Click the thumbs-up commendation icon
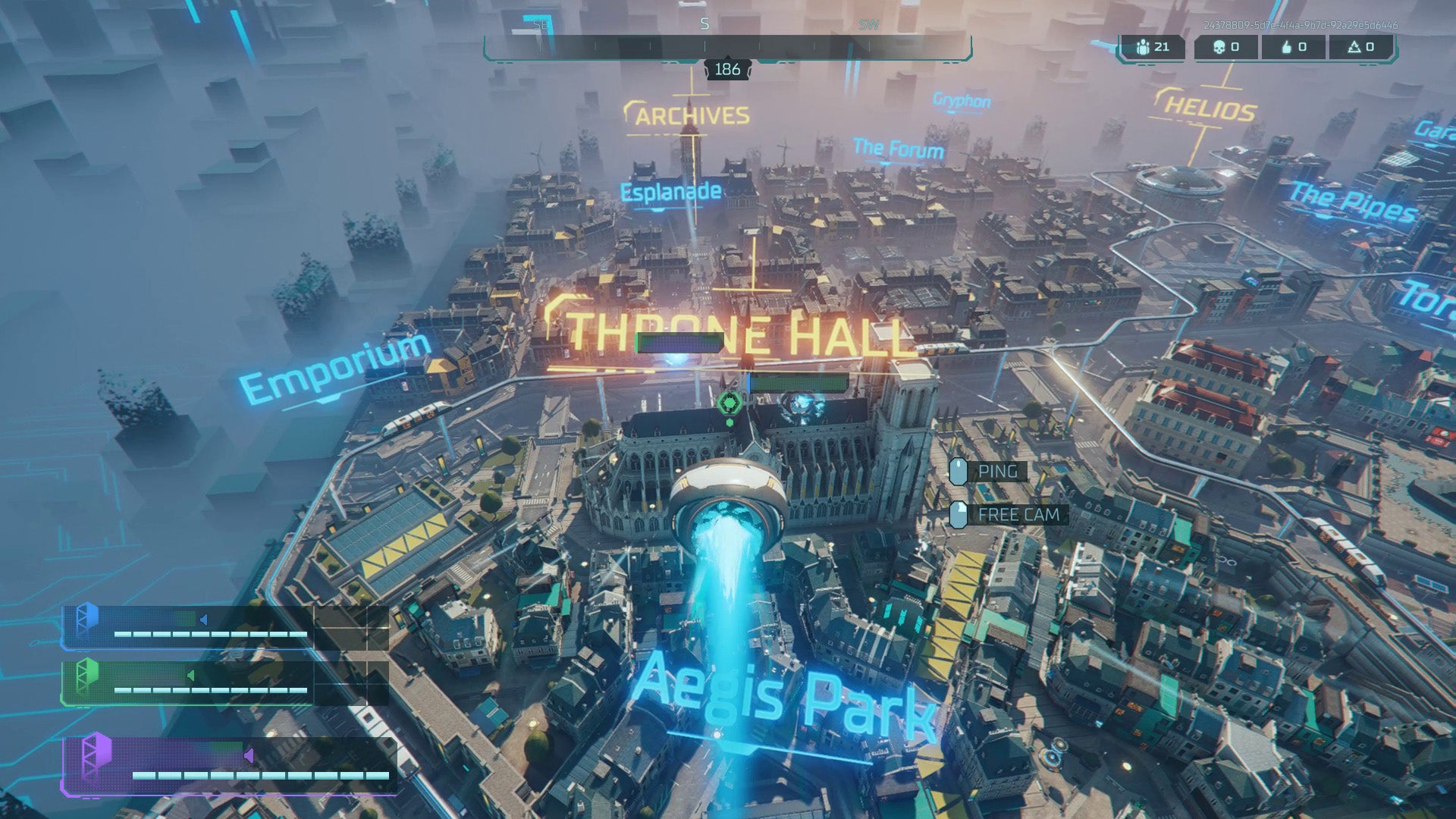 point(1286,47)
